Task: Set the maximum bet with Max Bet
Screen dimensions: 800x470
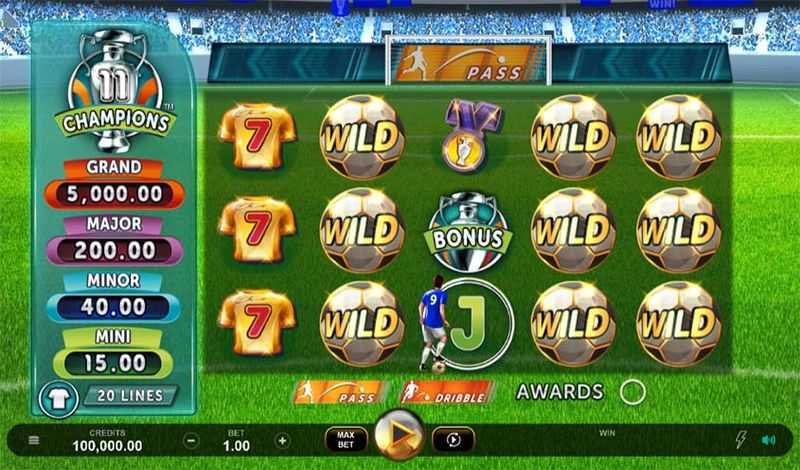Action: [345, 439]
